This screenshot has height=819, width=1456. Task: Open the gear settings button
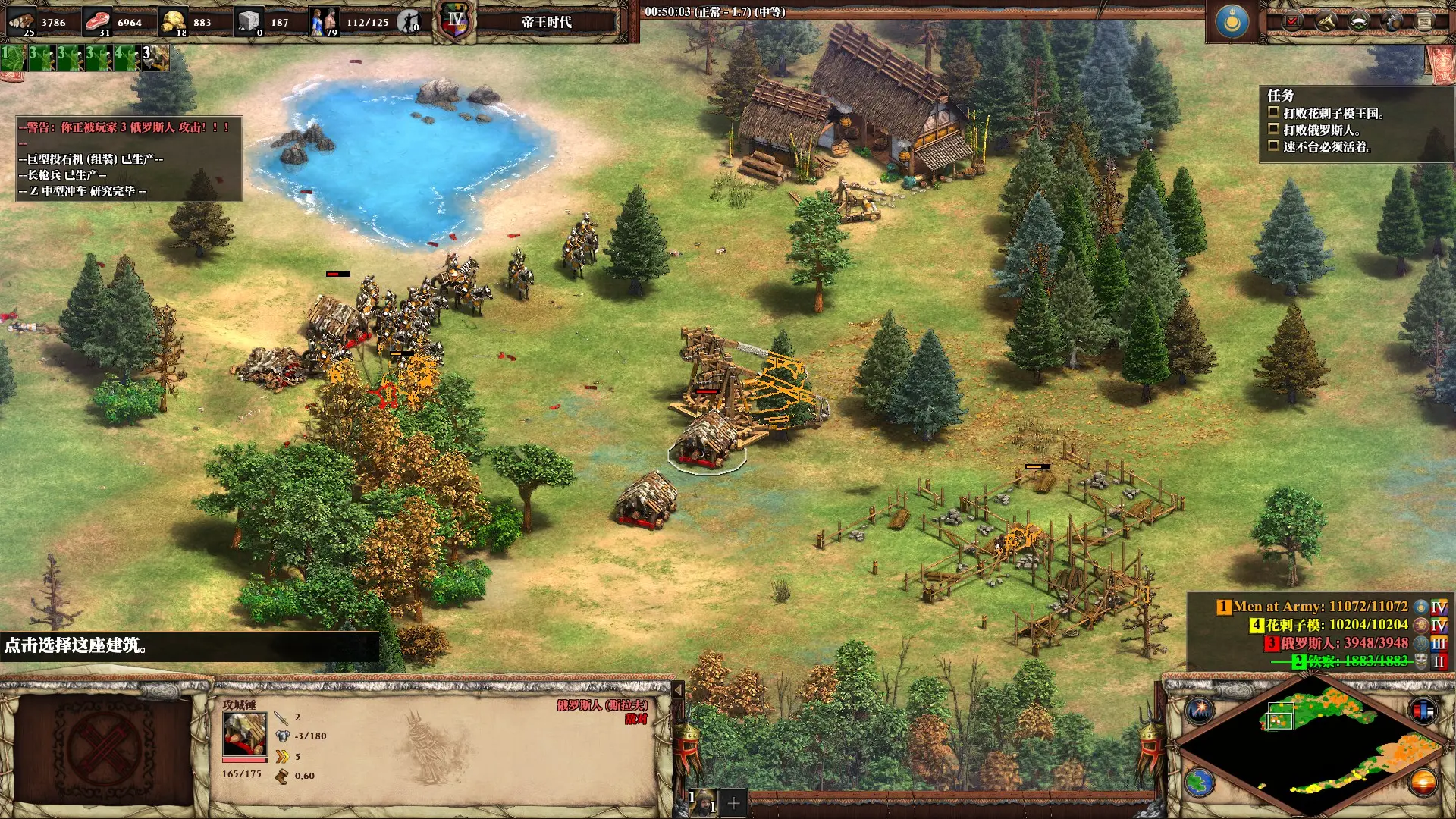(x=1392, y=21)
